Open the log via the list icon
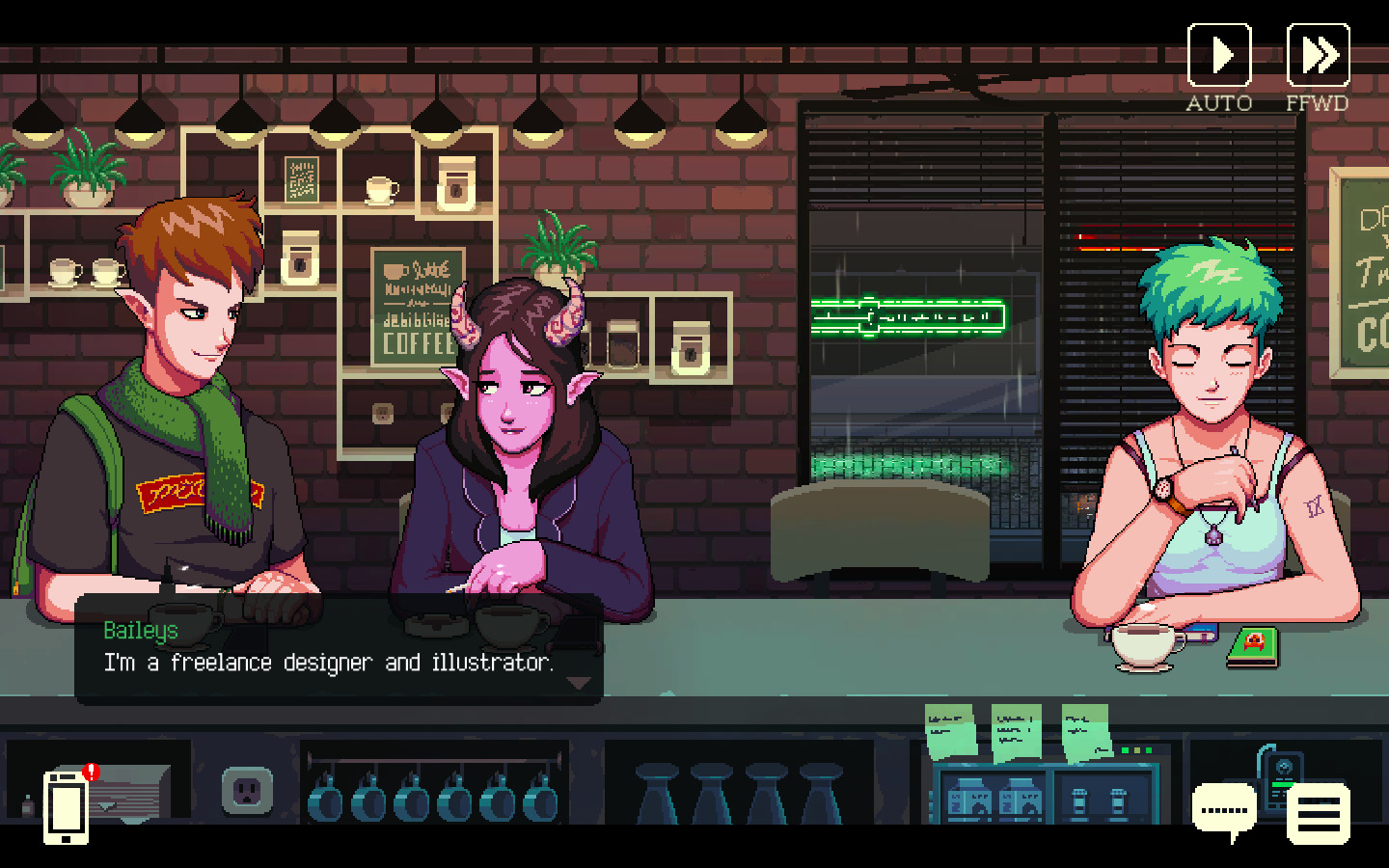 pos(1318,810)
